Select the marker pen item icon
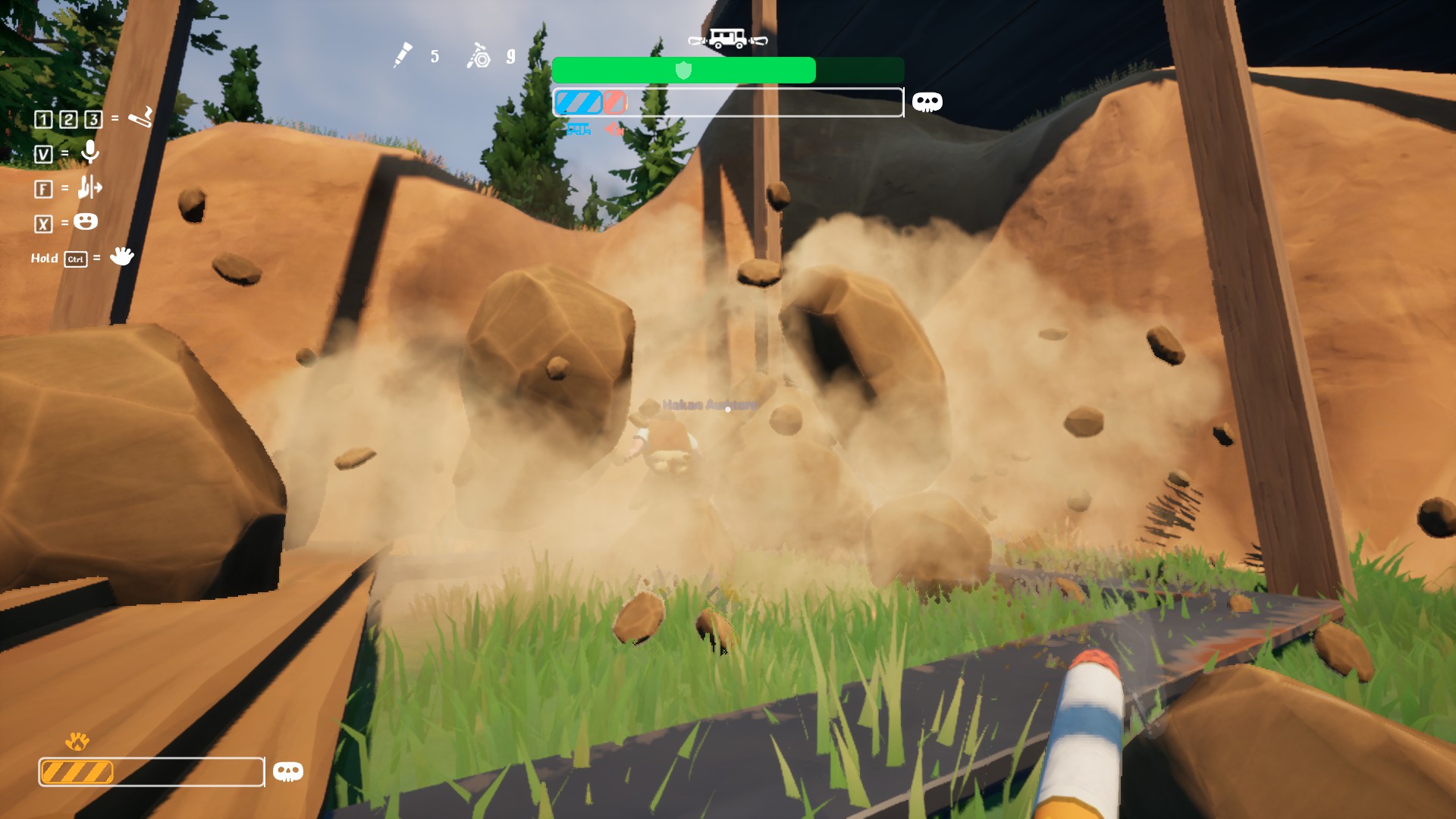 tap(403, 55)
